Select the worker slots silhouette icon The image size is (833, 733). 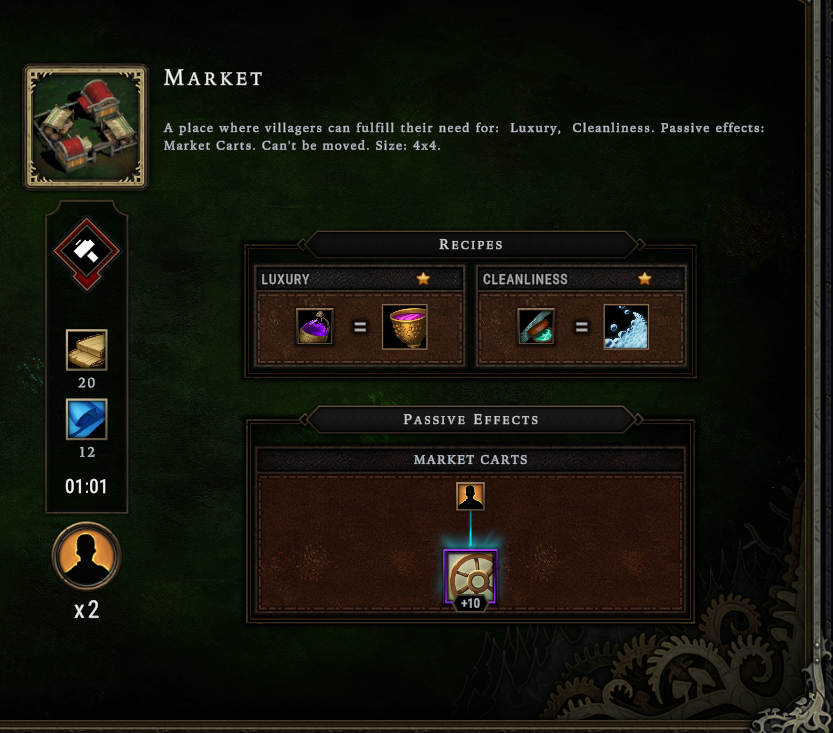click(86, 555)
